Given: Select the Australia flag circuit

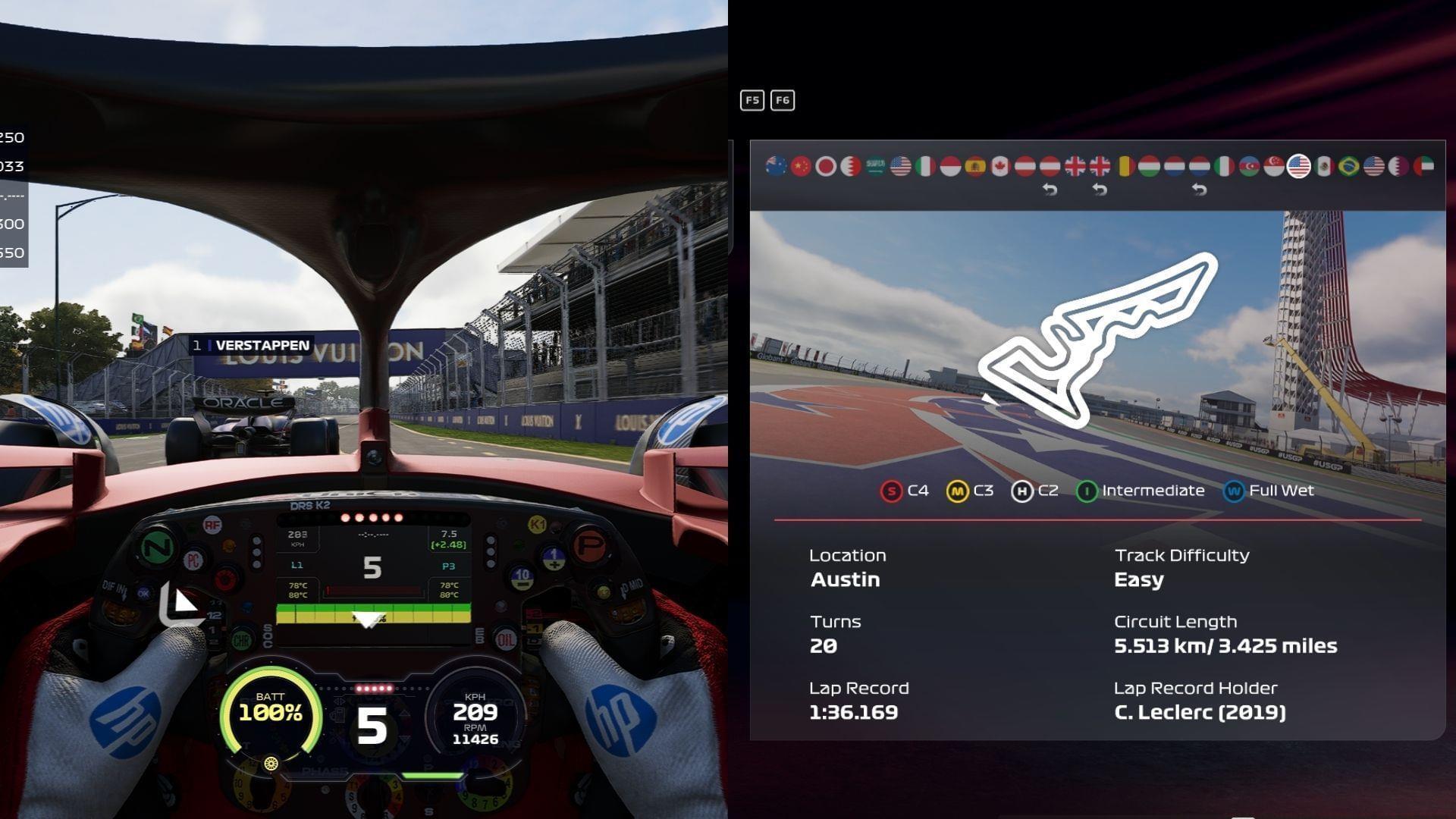Looking at the screenshot, I should [x=776, y=166].
